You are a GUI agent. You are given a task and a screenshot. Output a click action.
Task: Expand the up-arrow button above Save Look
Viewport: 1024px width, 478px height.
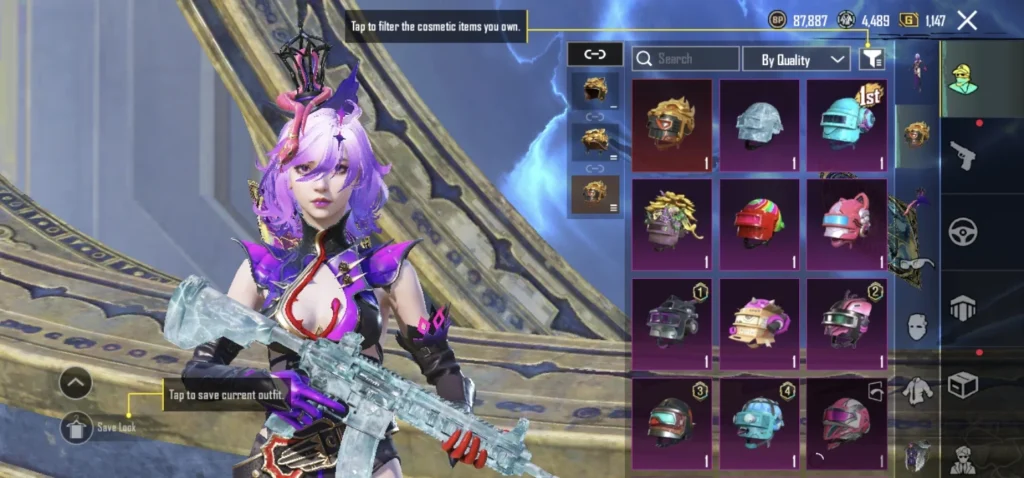point(76,382)
